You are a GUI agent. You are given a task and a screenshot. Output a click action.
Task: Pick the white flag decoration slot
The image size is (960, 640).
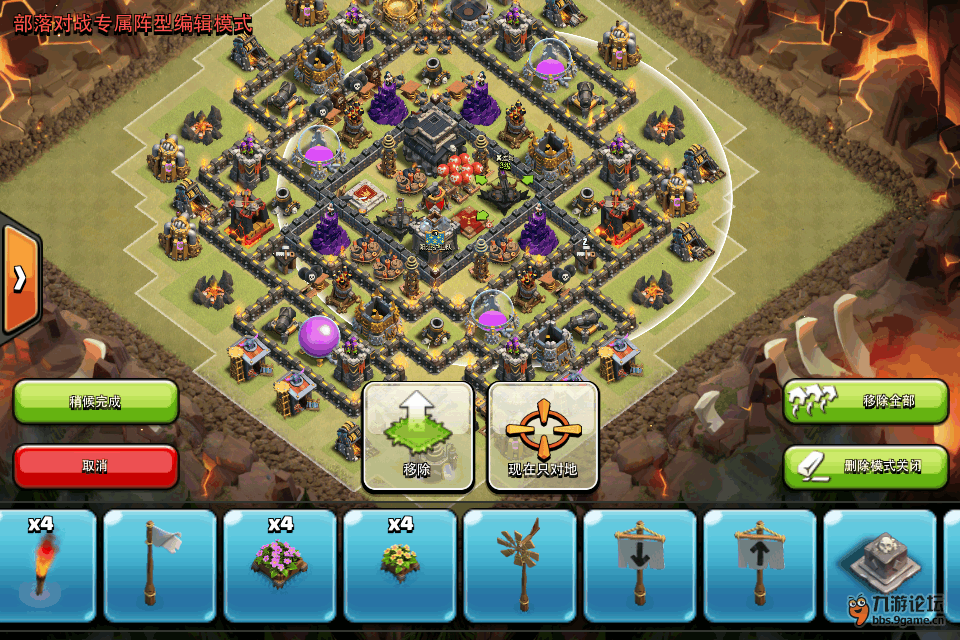(160, 566)
